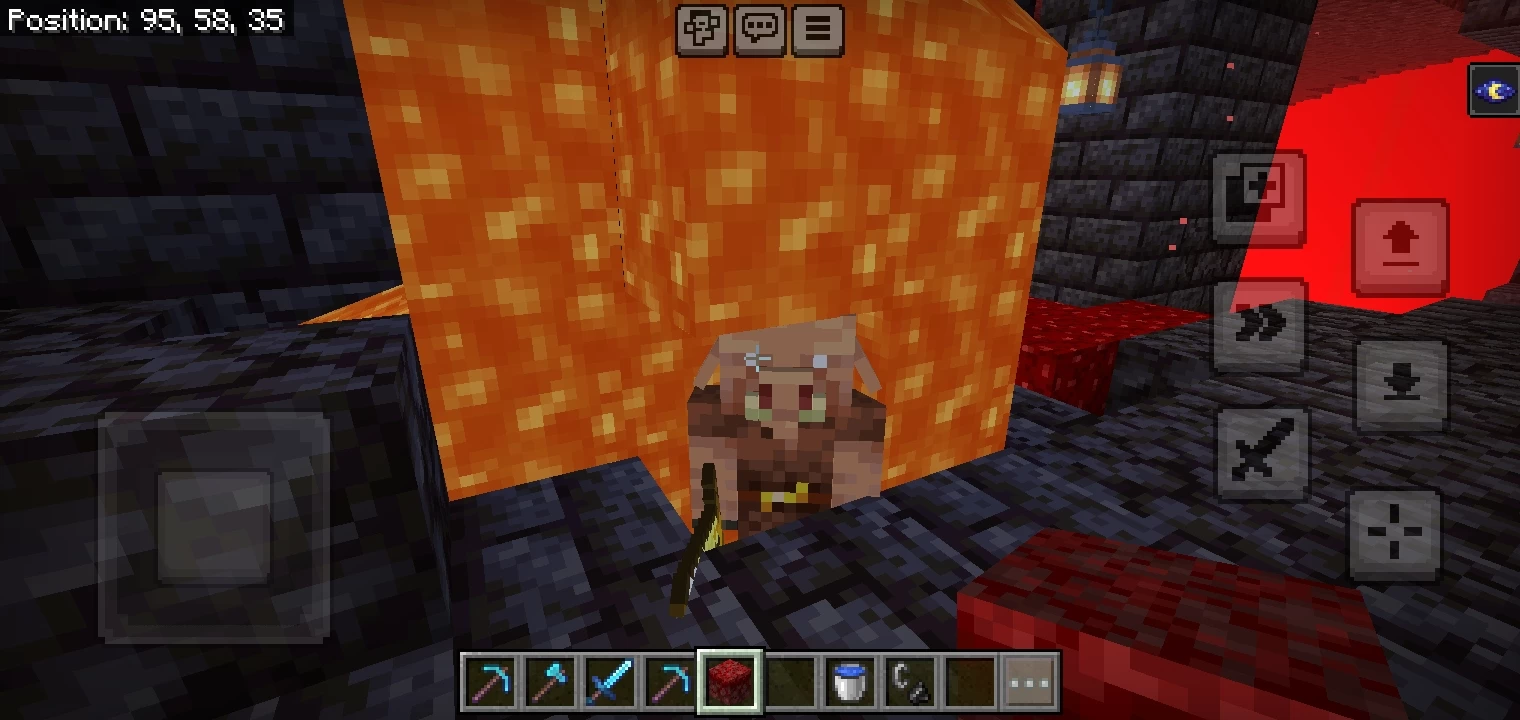The height and width of the screenshot is (720, 1520).
Task: Open the emote menu button
Action: coord(702,29)
